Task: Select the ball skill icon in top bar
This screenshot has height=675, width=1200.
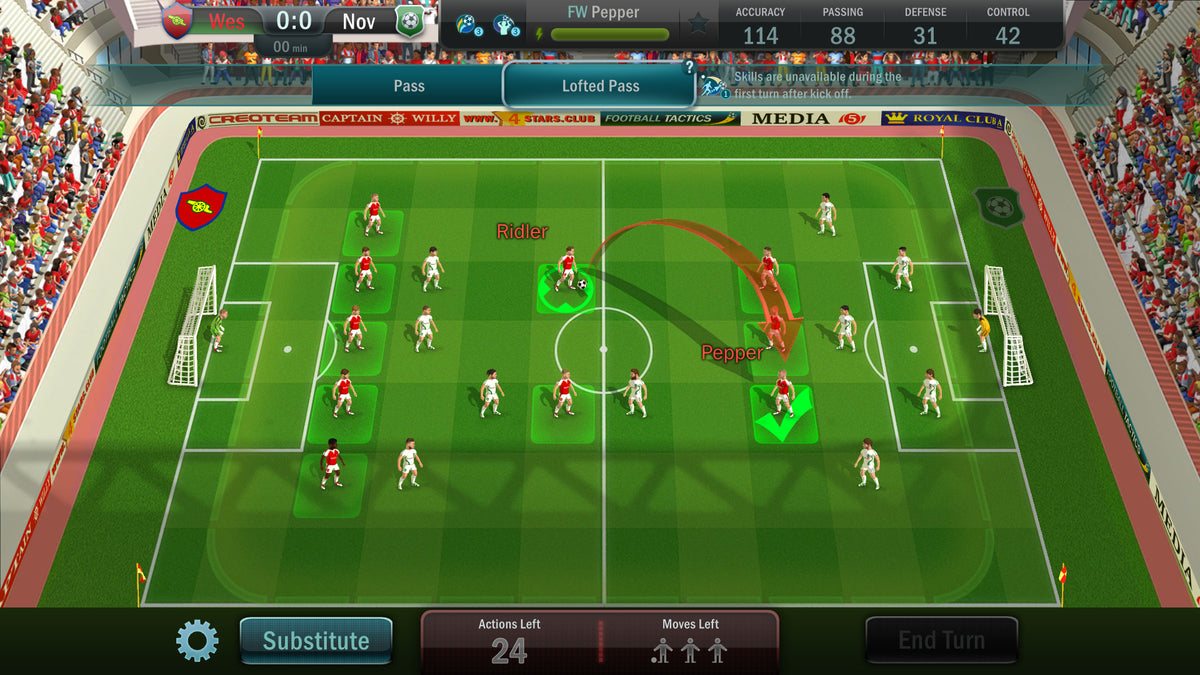Action: (466, 24)
